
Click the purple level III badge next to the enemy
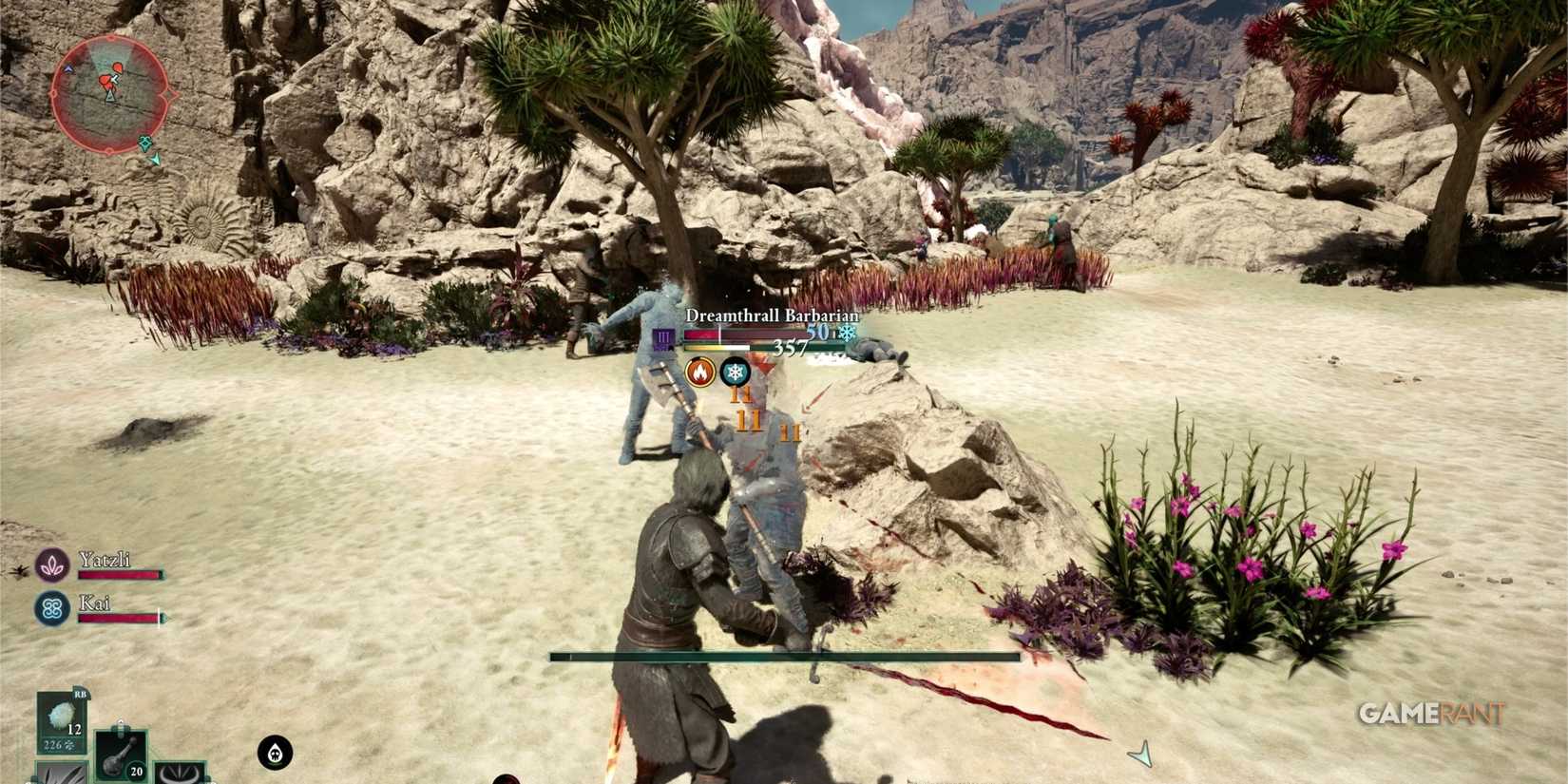pos(662,338)
